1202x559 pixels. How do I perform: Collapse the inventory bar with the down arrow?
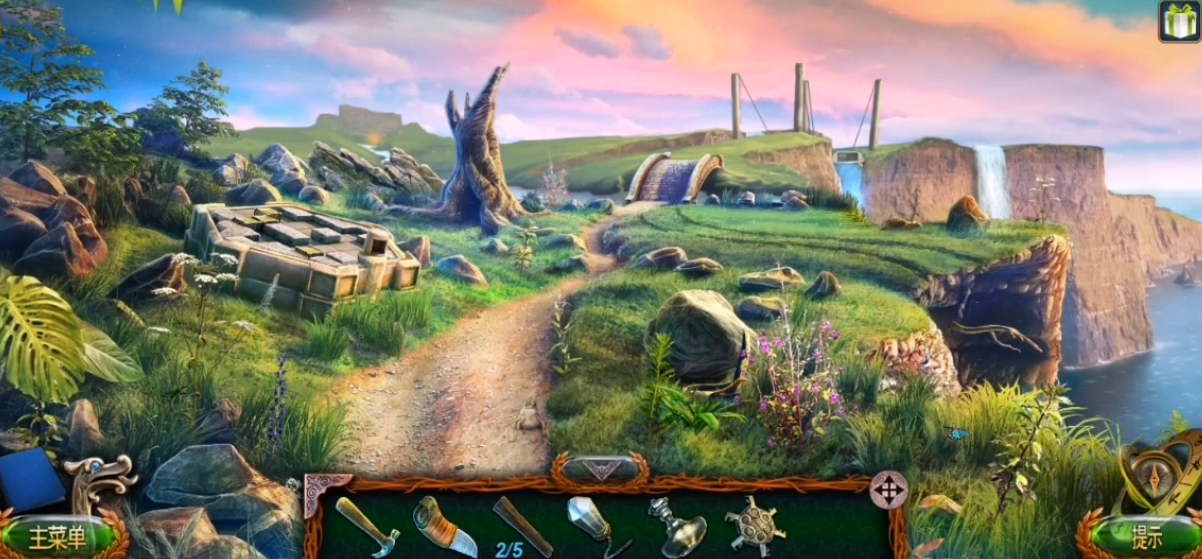coord(600,468)
